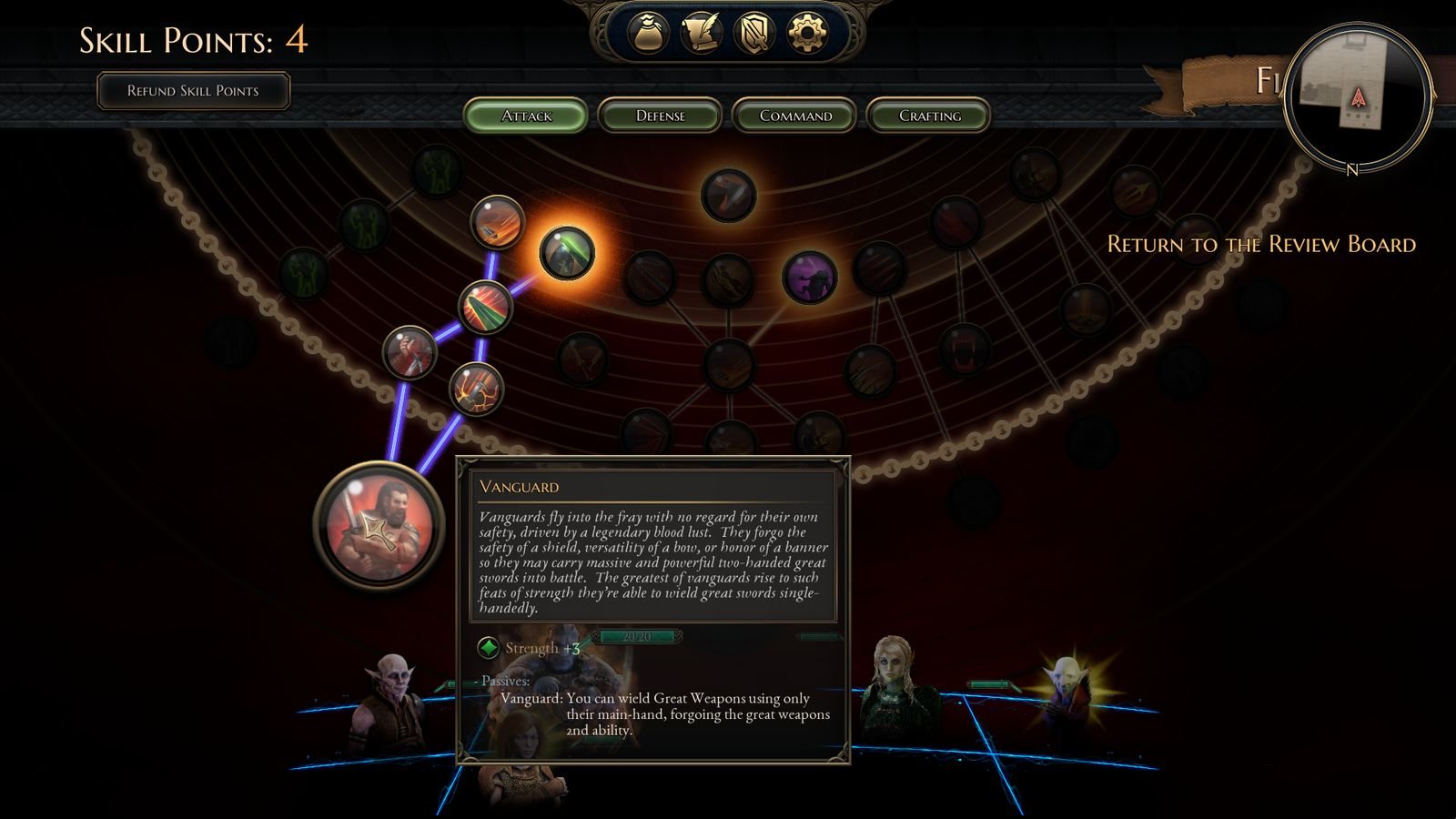Toggle the Command skill tree category

794,116
